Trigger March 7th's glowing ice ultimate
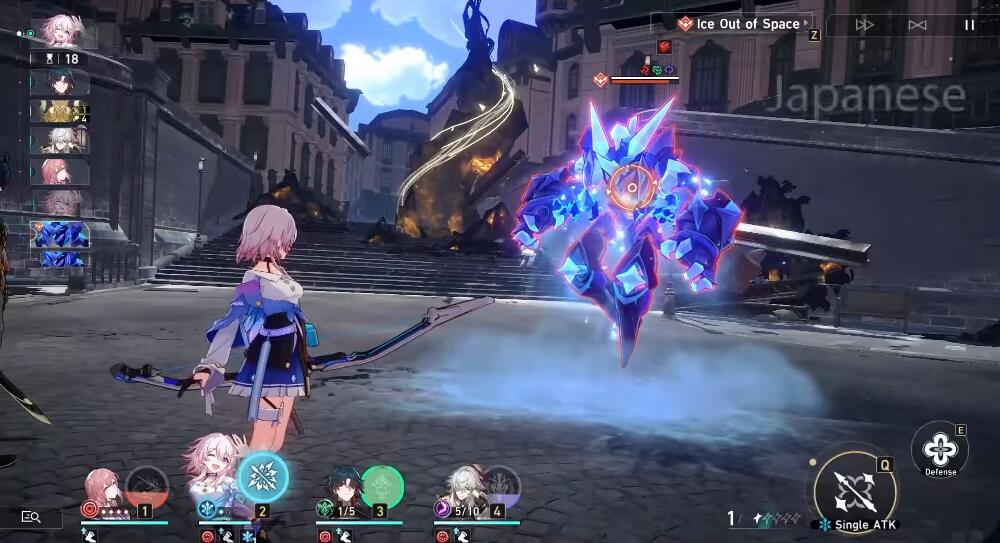 click(x=264, y=476)
